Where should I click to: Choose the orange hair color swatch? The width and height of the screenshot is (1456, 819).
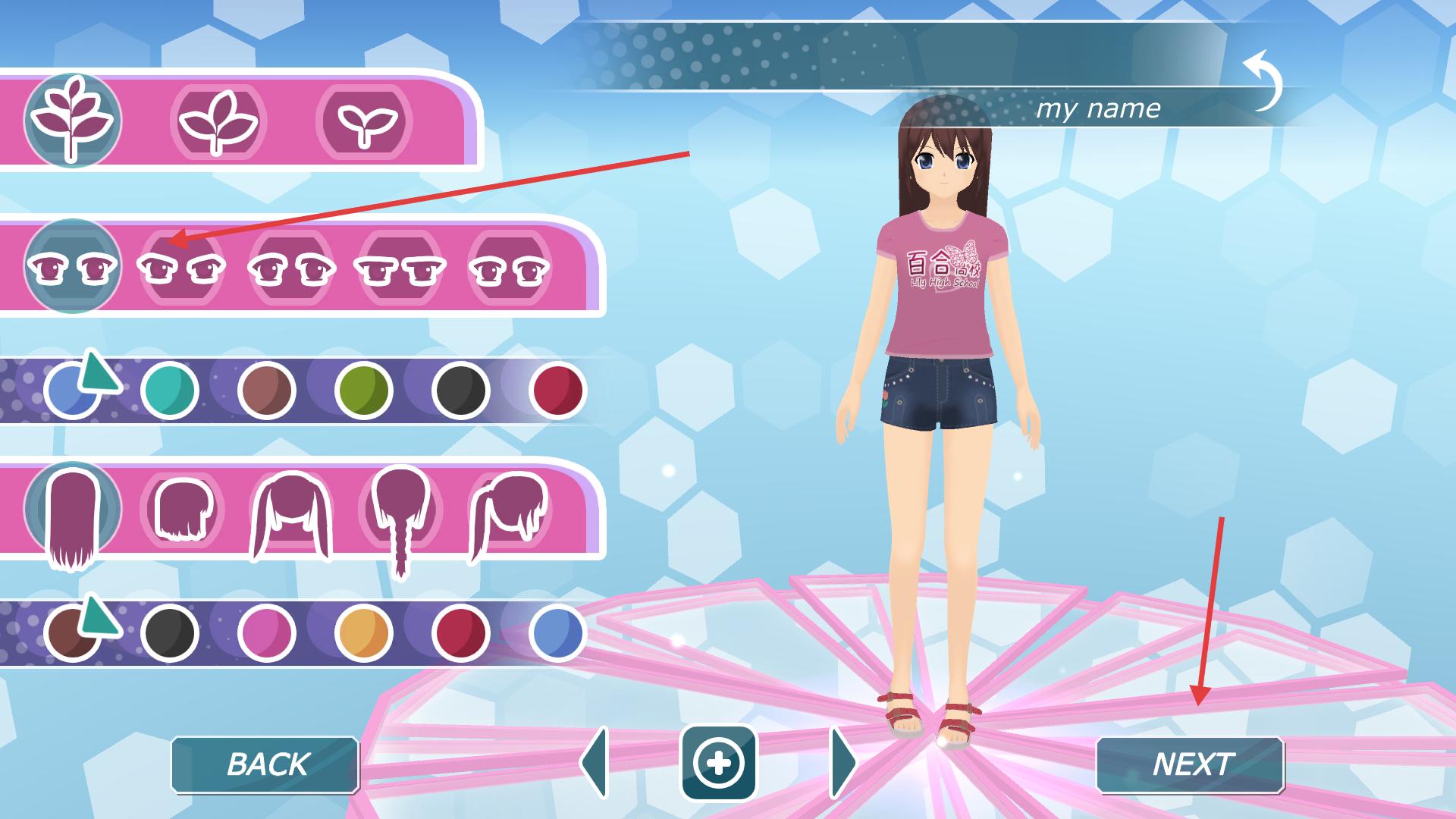363,632
